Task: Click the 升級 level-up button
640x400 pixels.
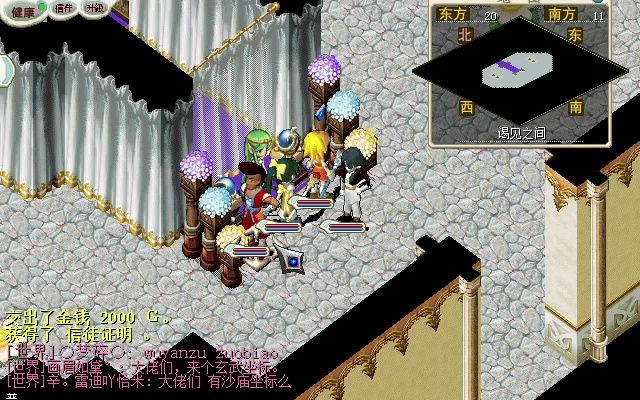Action: [x=94, y=8]
